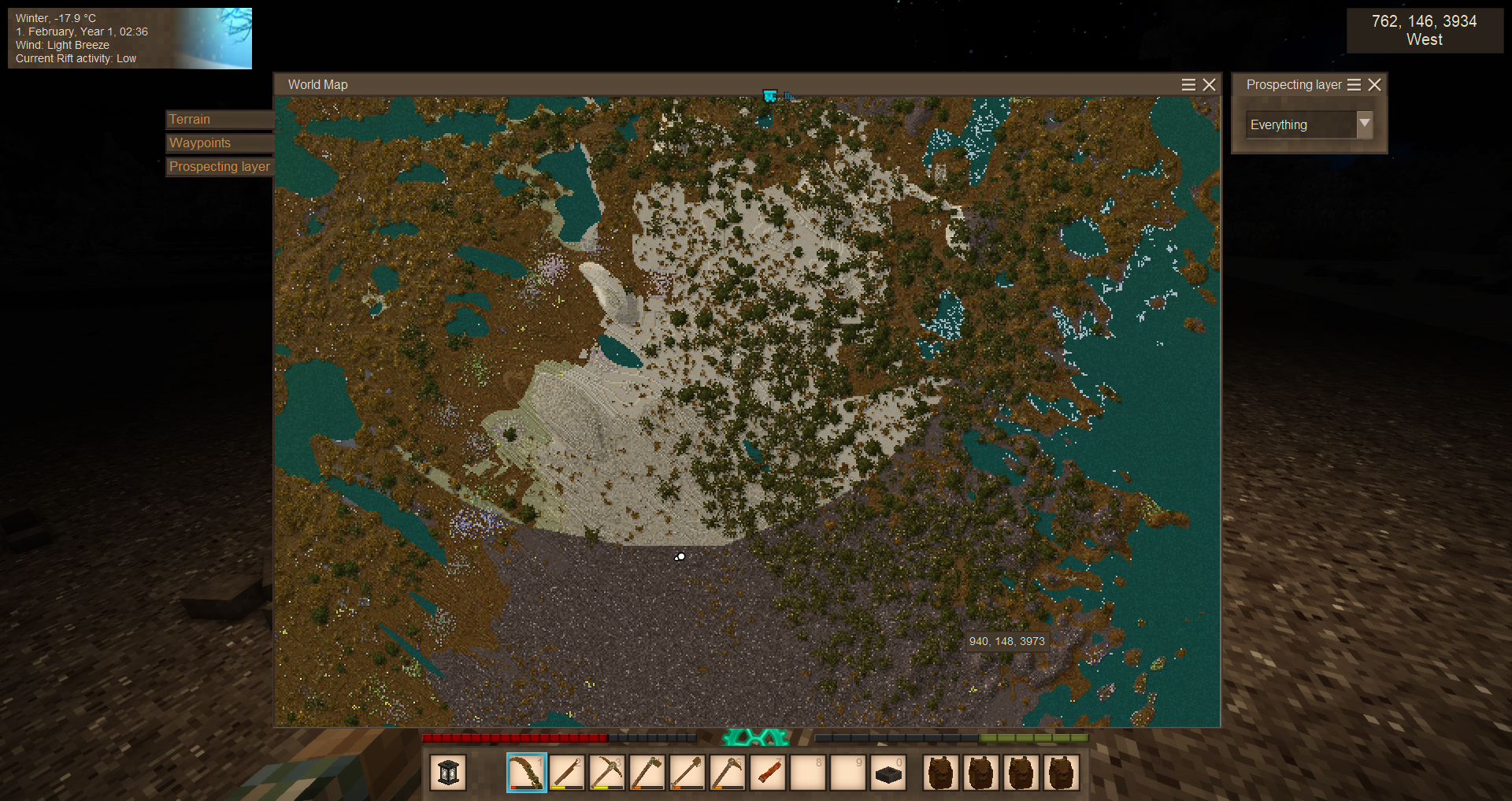Open the Waypoints map tab
Viewport: 1512px width, 801px height.
click(219, 143)
